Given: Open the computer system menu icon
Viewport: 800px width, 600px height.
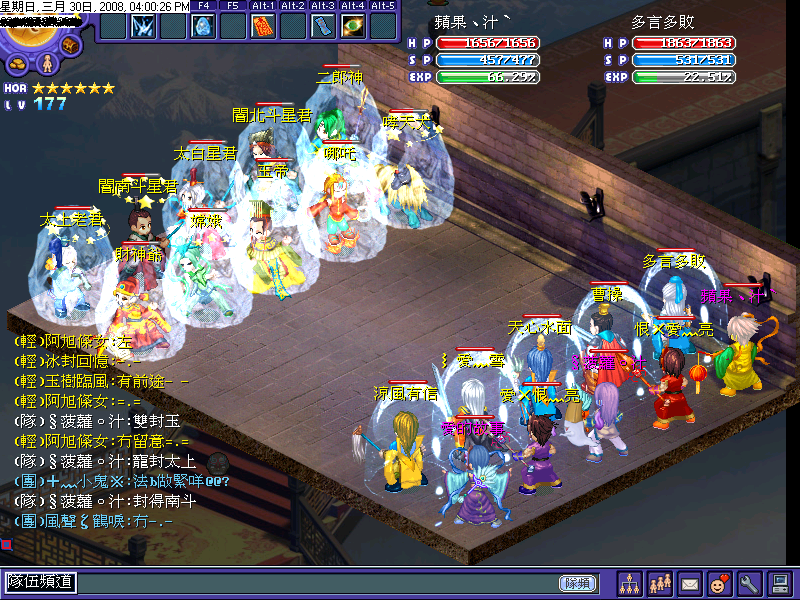Looking at the screenshot, I should [779, 582].
